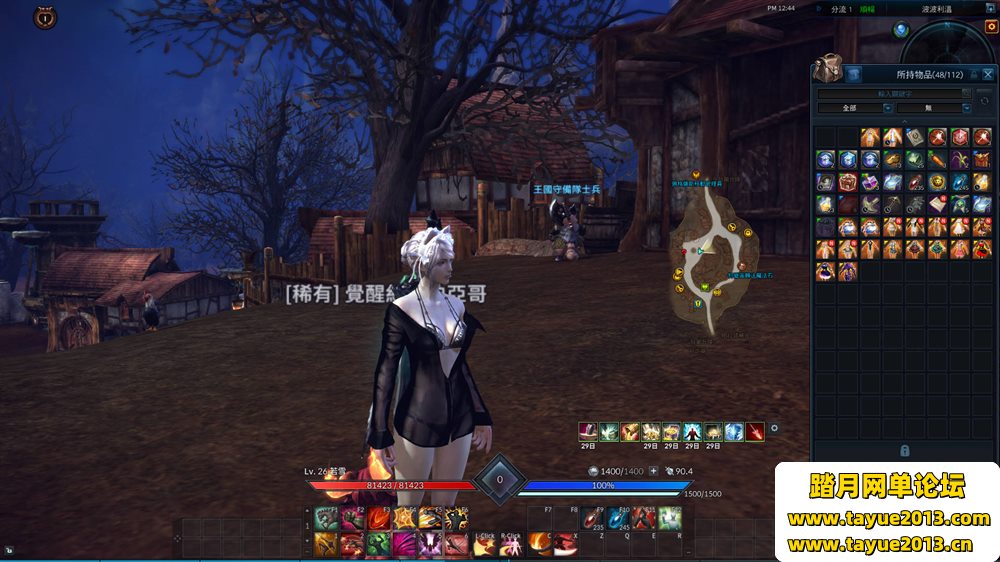Activate the skill in hotbar slot F3
The height and width of the screenshot is (562, 1000).
tap(379, 519)
